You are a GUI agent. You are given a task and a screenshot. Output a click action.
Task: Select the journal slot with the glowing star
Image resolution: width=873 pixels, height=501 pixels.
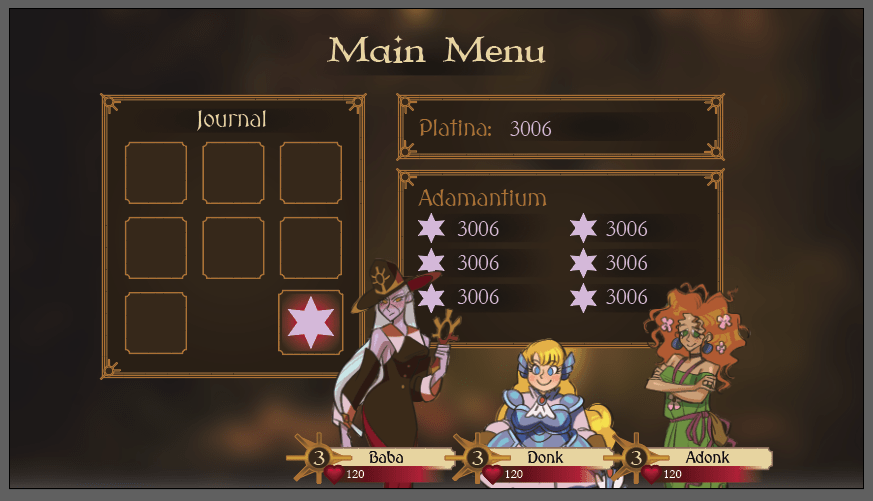coord(310,322)
